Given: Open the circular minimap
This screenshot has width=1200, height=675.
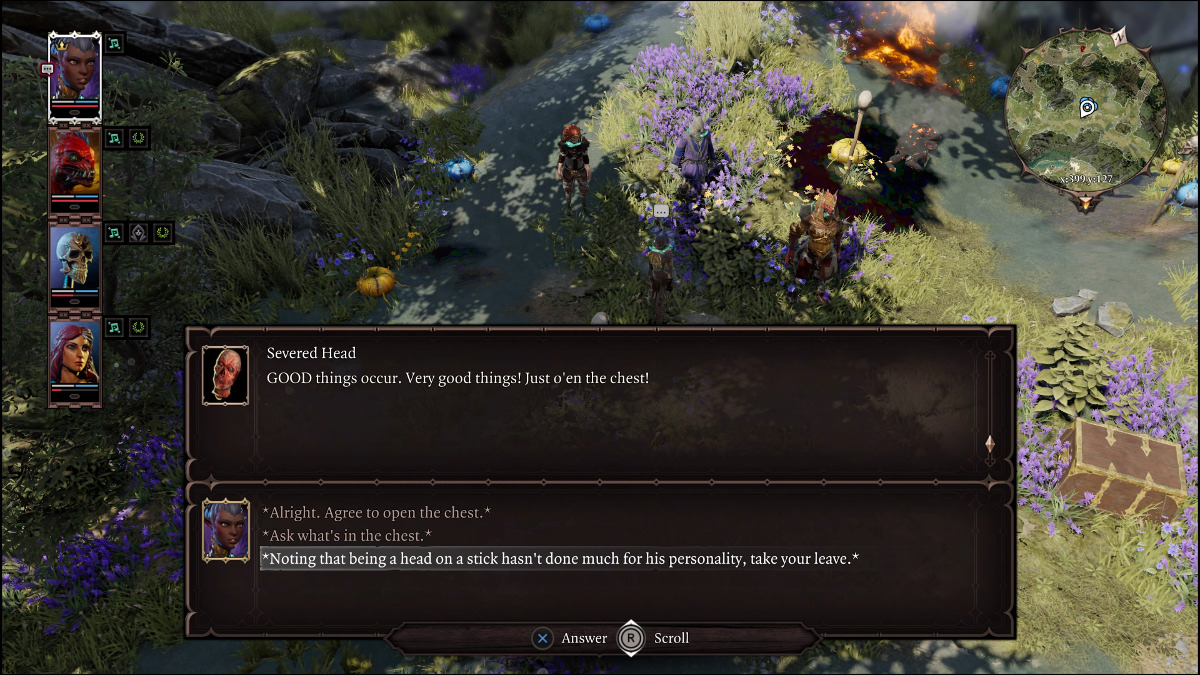Looking at the screenshot, I should [1085, 108].
